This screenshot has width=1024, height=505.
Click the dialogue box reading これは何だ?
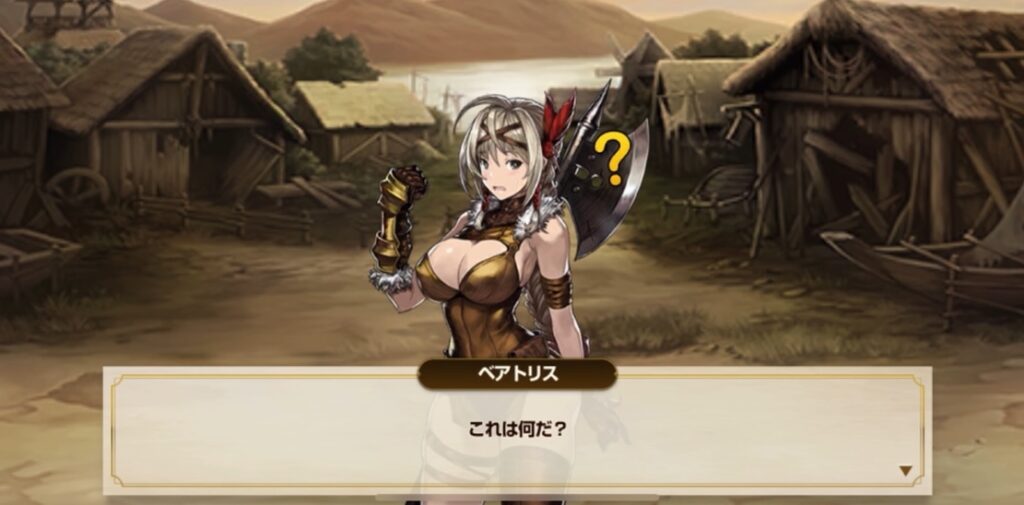pyautogui.click(x=517, y=430)
